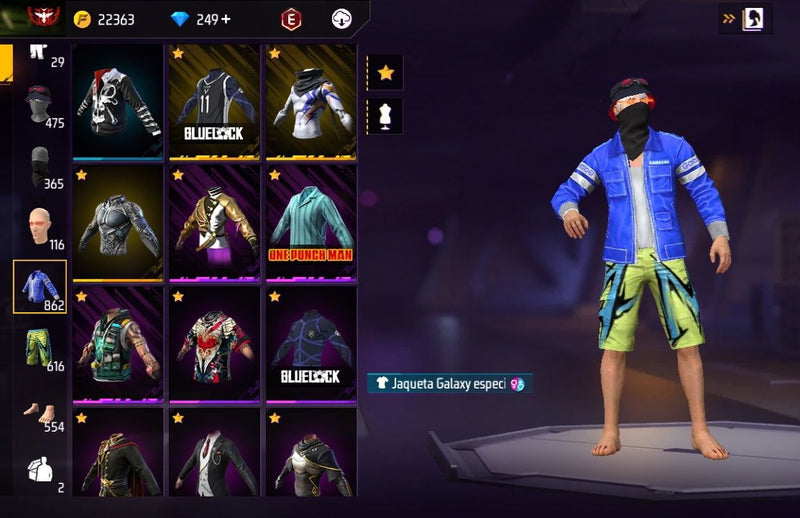Equip the teal One Punch Man shirt
The width and height of the screenshot is (800, 518).
(x=310, y=222)
